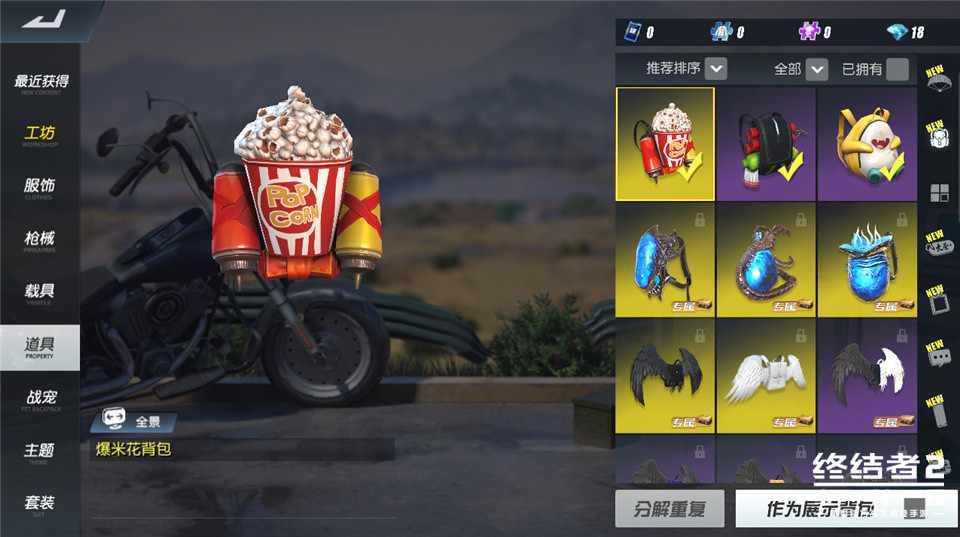Choose the yellow egg monster backpack
The height and width of the screenshot is (537, 960).
(867, 144)
